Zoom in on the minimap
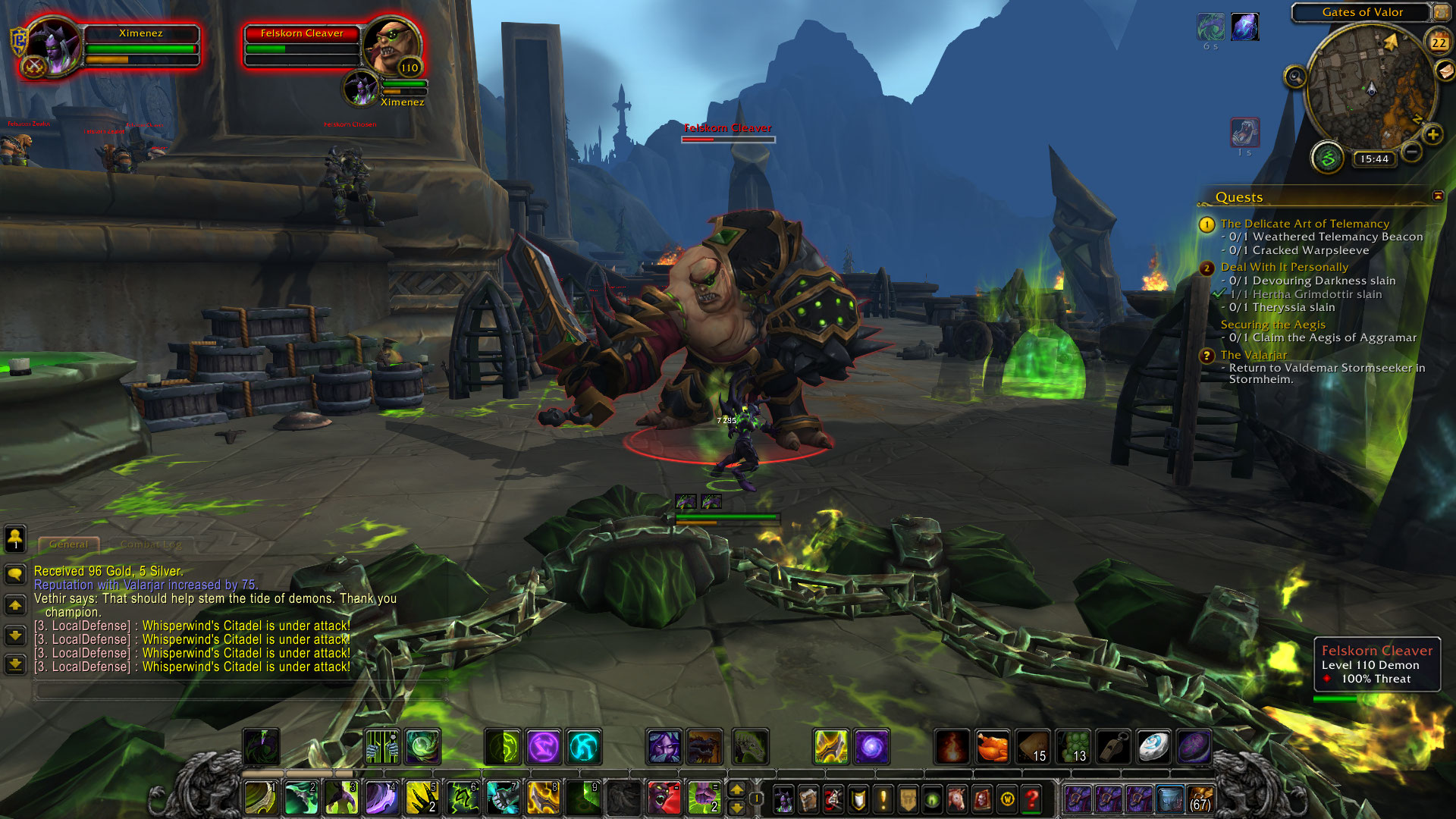The height and width of the screenshot is (819, 1456). click(1432, 135)
